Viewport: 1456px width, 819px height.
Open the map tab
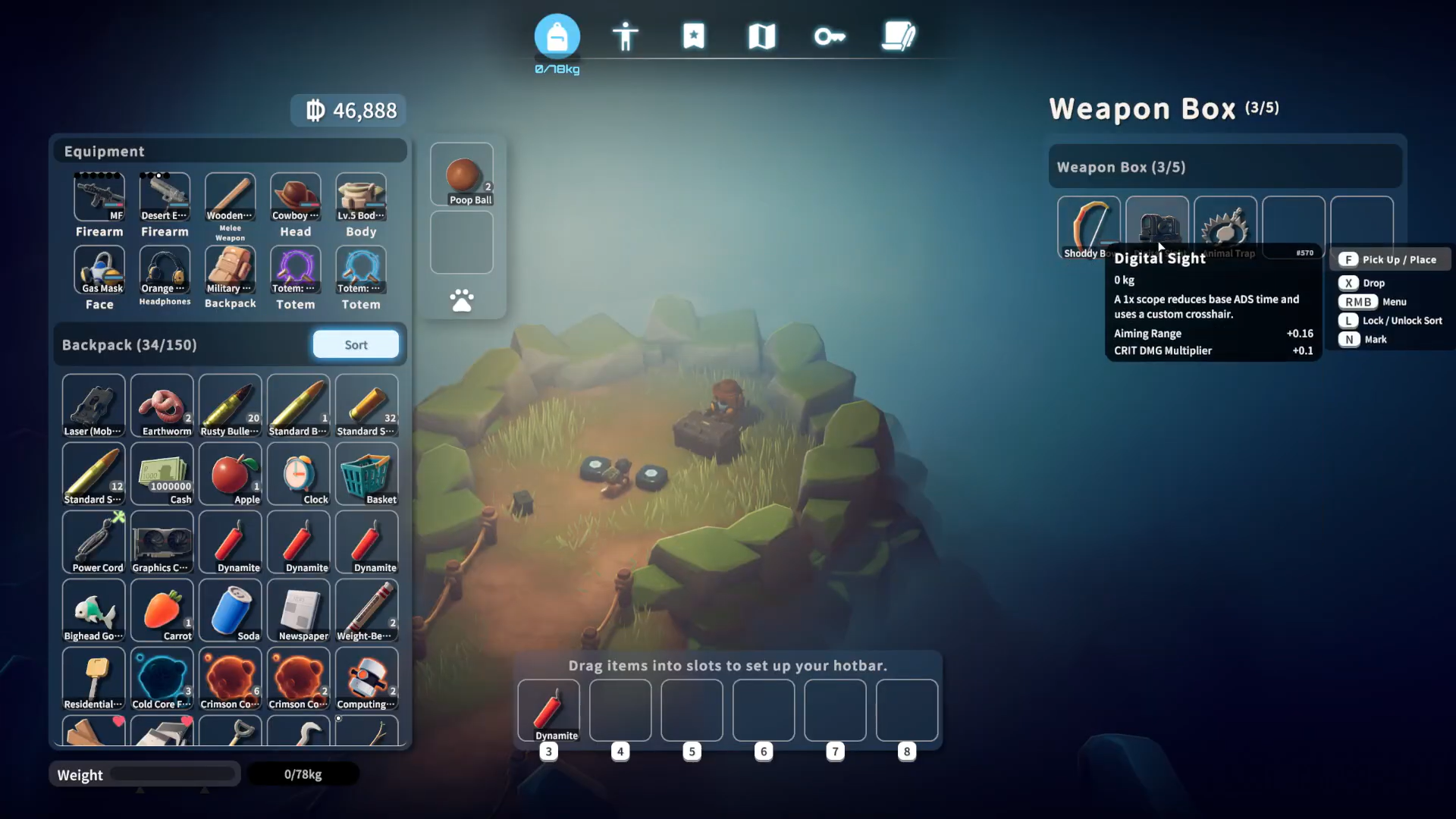click(761, 36)
